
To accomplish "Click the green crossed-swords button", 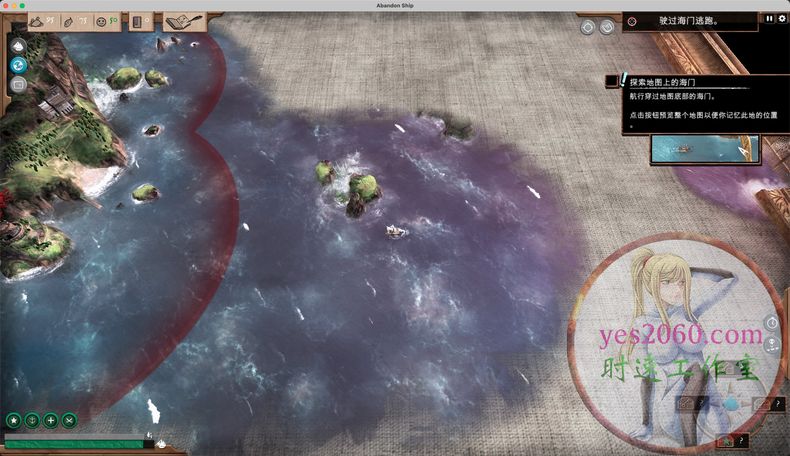I will [x=69, y=421].
